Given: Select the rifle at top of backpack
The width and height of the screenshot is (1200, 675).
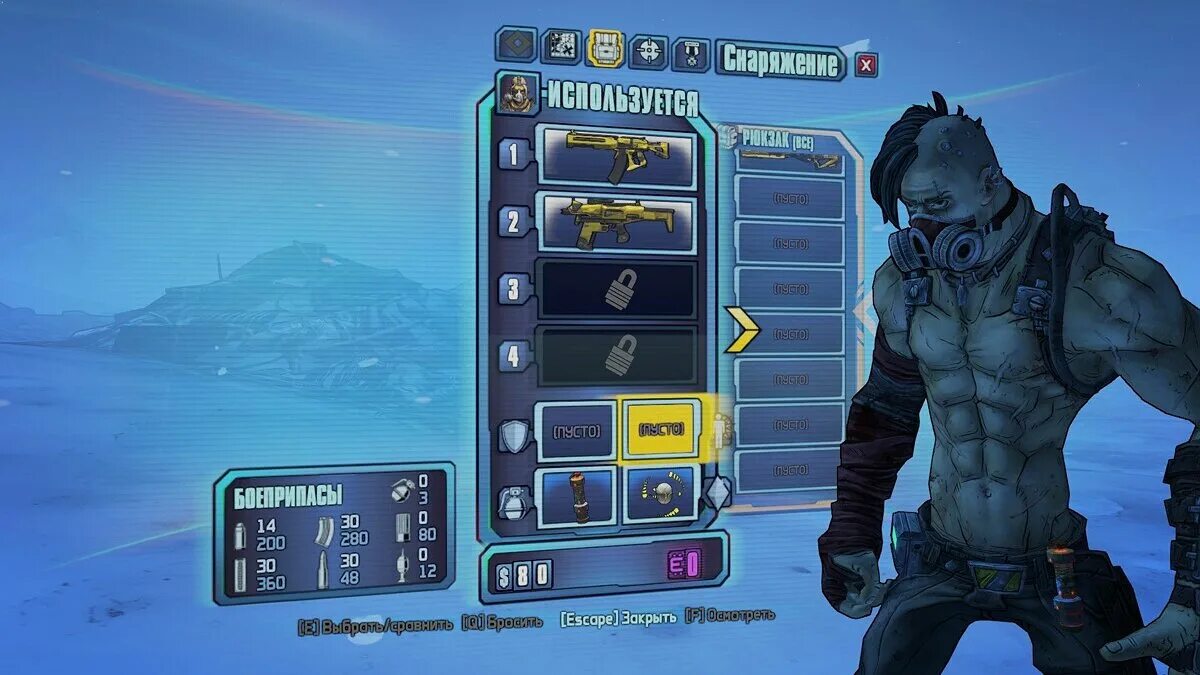Looking at the screenshot, I should coord(789,159).
